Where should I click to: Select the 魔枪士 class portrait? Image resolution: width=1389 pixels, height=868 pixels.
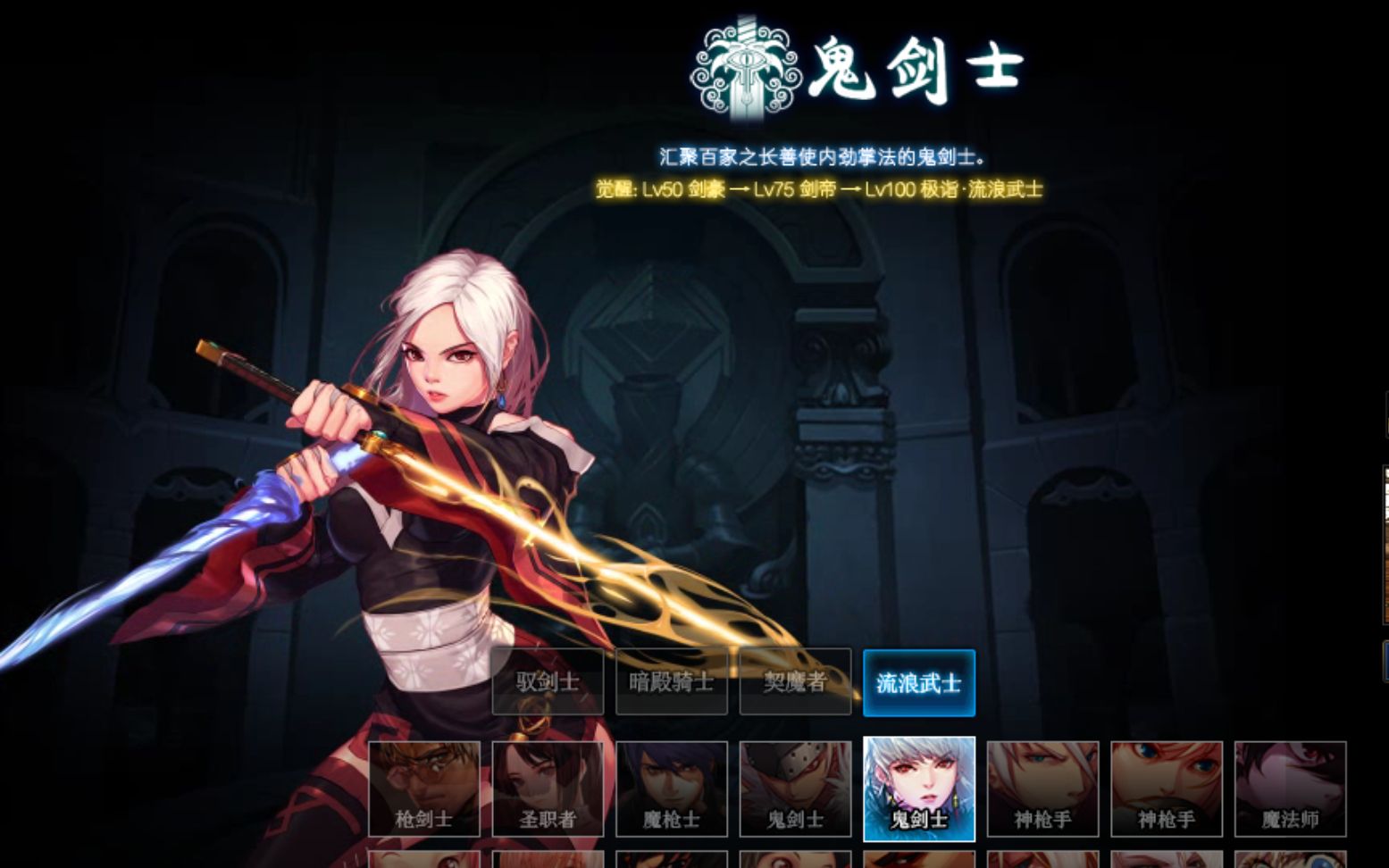pos(671,789)
